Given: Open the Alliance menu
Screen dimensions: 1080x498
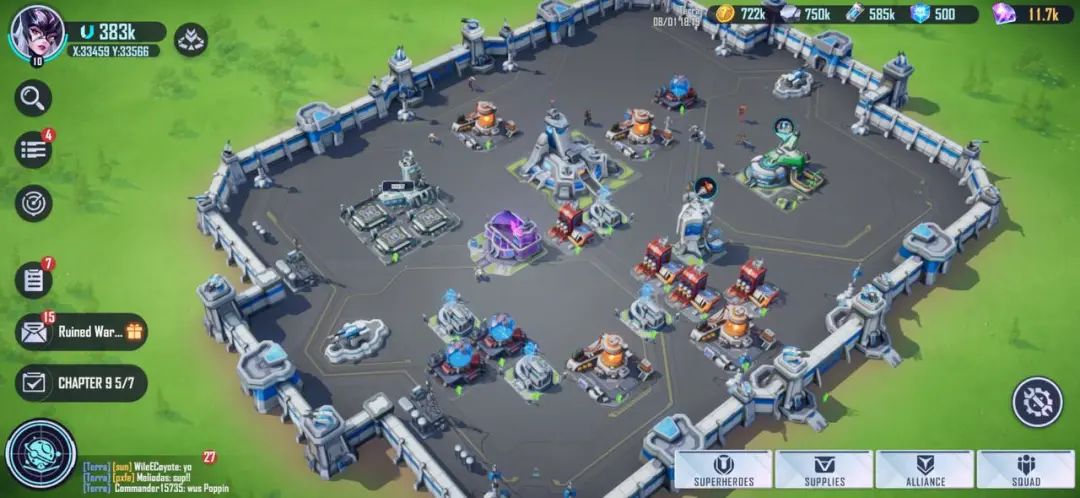Looking at the screenshot, I should pos(925,469).
